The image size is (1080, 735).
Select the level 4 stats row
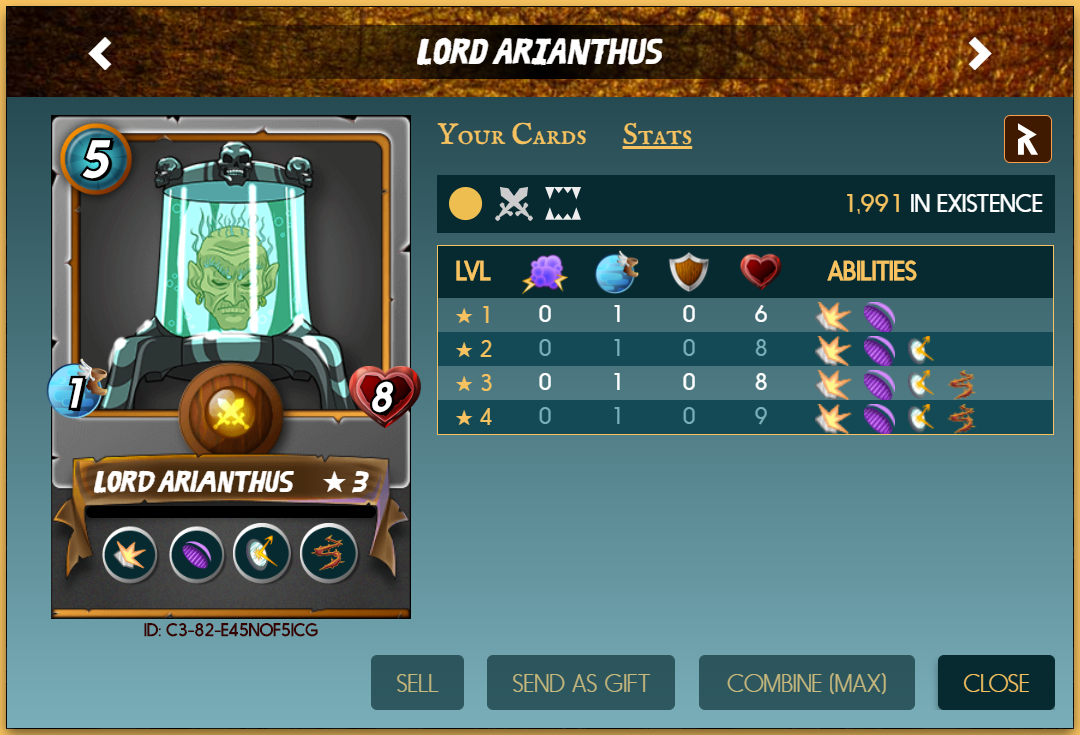coord(745,417)
